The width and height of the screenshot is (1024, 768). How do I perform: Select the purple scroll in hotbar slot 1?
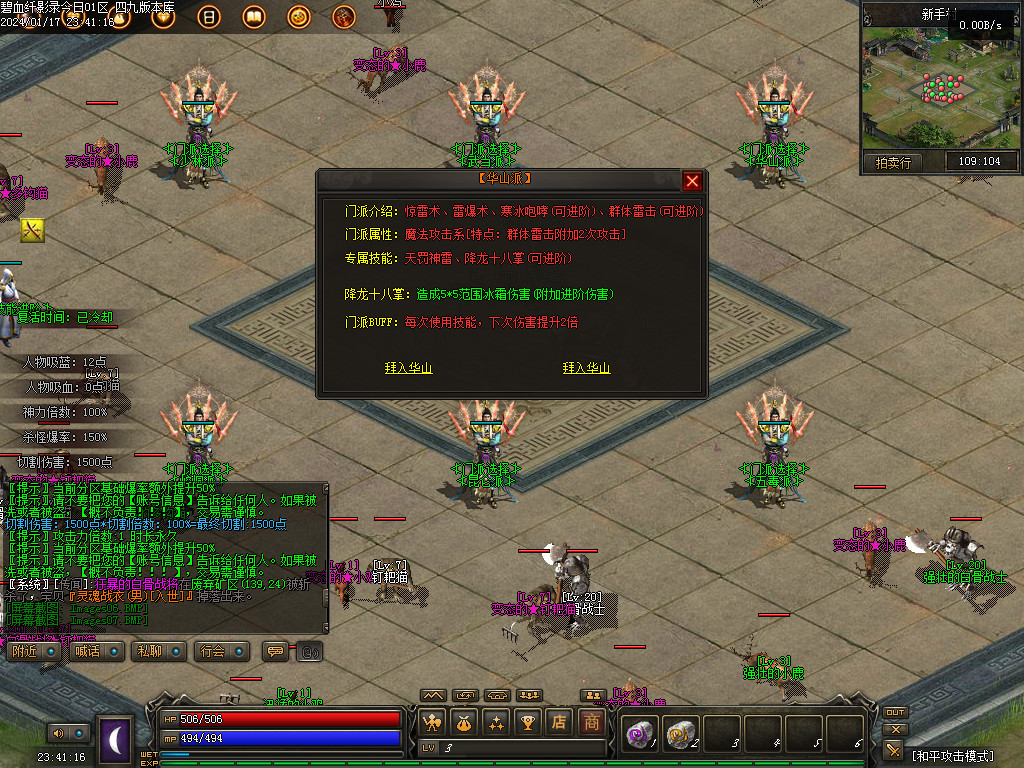coord(638,734)
